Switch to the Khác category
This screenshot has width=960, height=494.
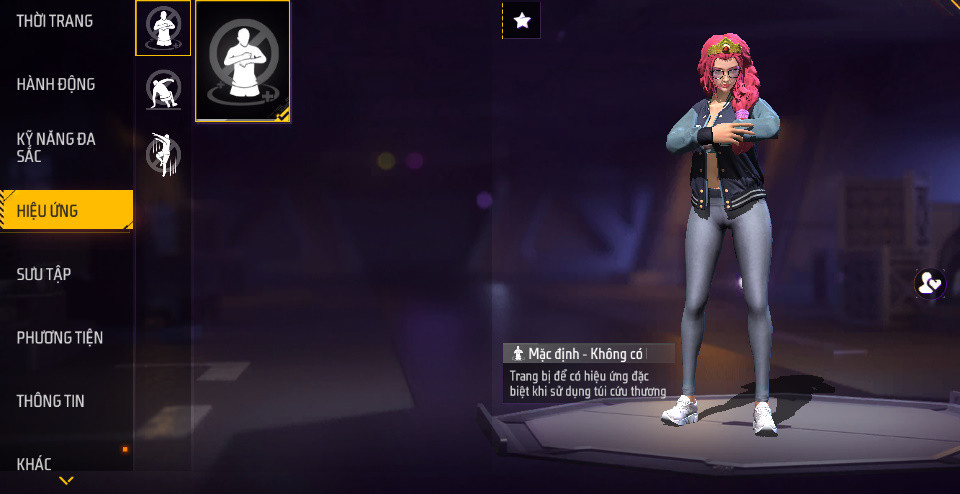pos(34,463)
